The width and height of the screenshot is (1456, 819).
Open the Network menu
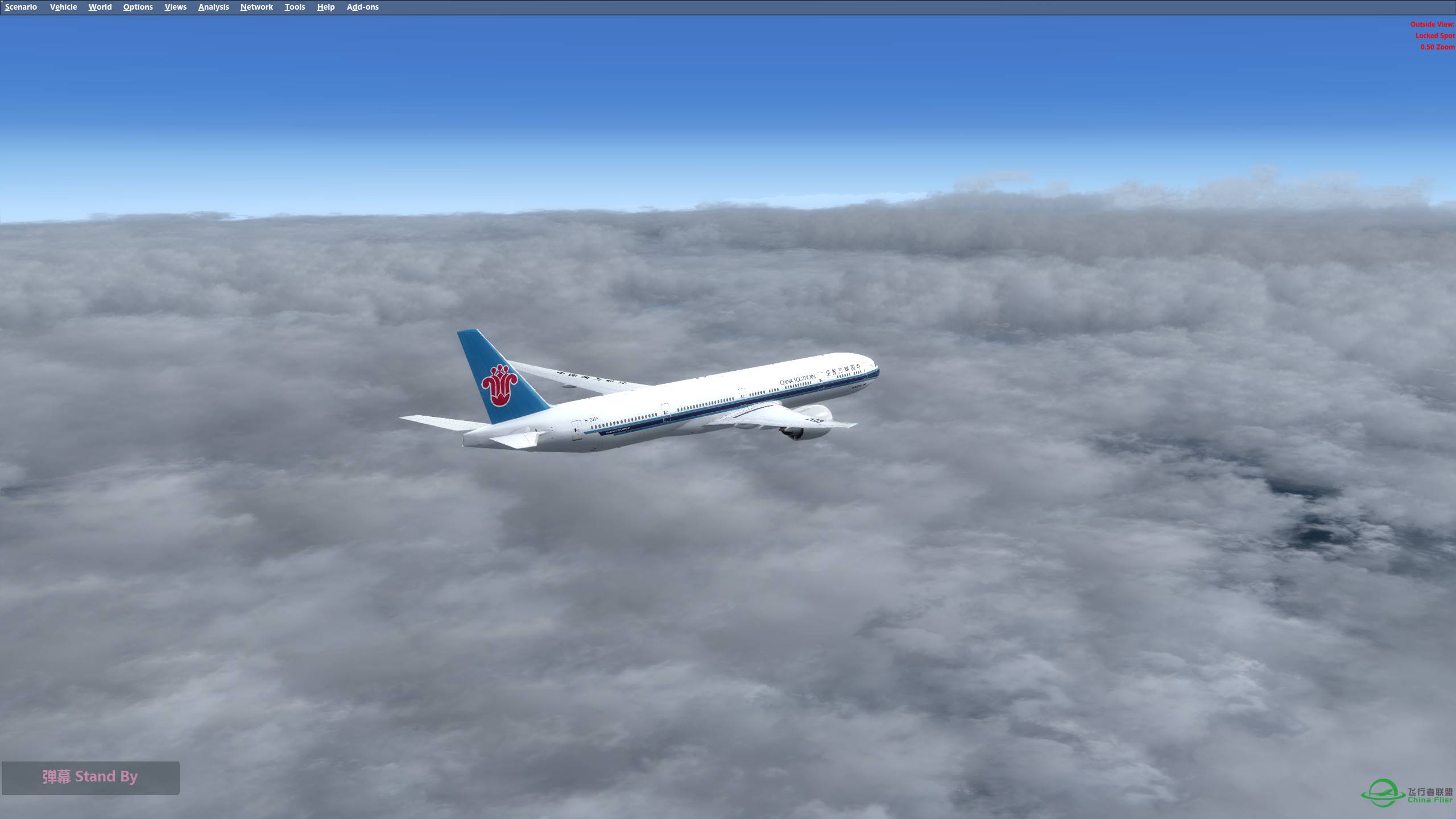click(256, 7)
